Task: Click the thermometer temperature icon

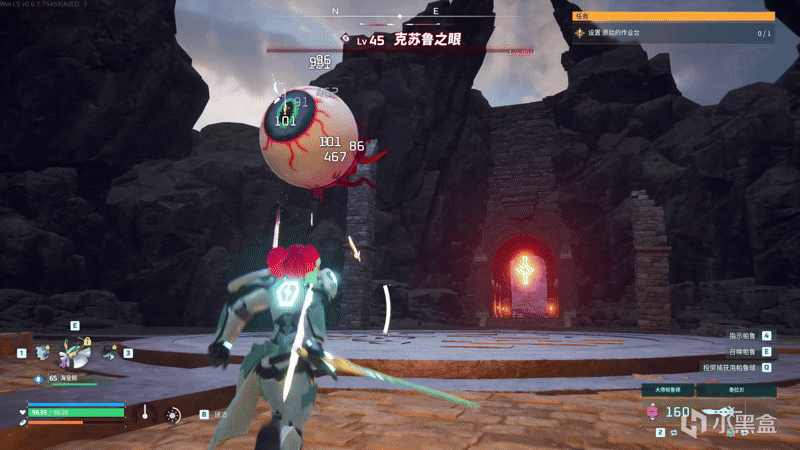Action: [145, 412]
